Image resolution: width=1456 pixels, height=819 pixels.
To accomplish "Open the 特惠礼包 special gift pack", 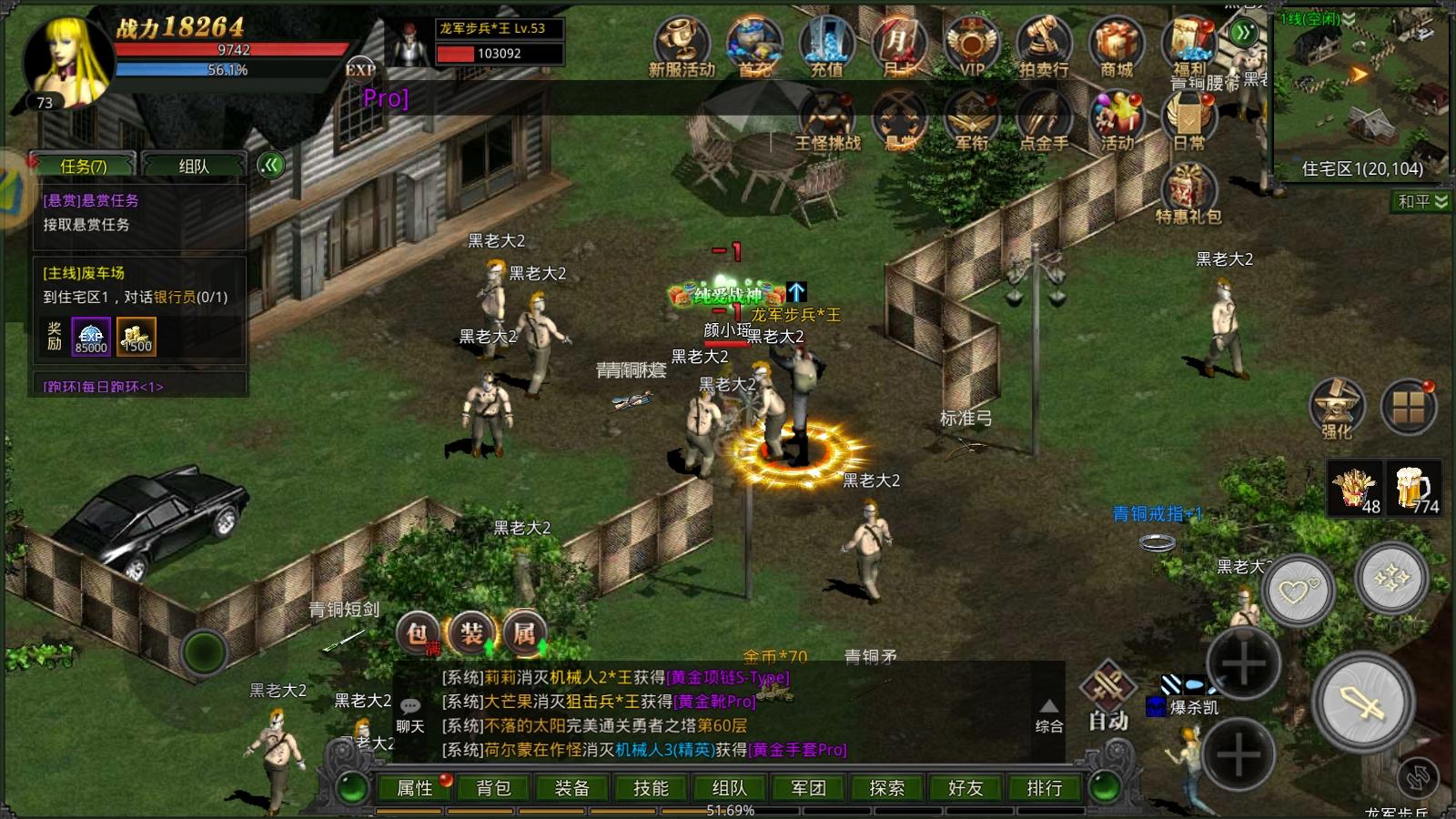I will click(x=1188, y=193).
